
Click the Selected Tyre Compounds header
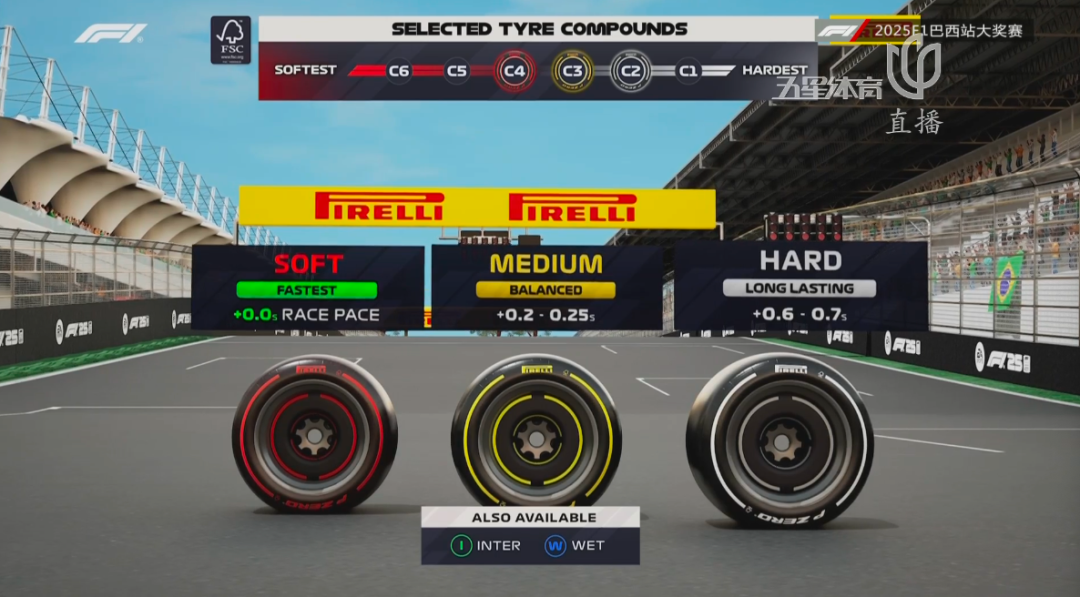539,28
